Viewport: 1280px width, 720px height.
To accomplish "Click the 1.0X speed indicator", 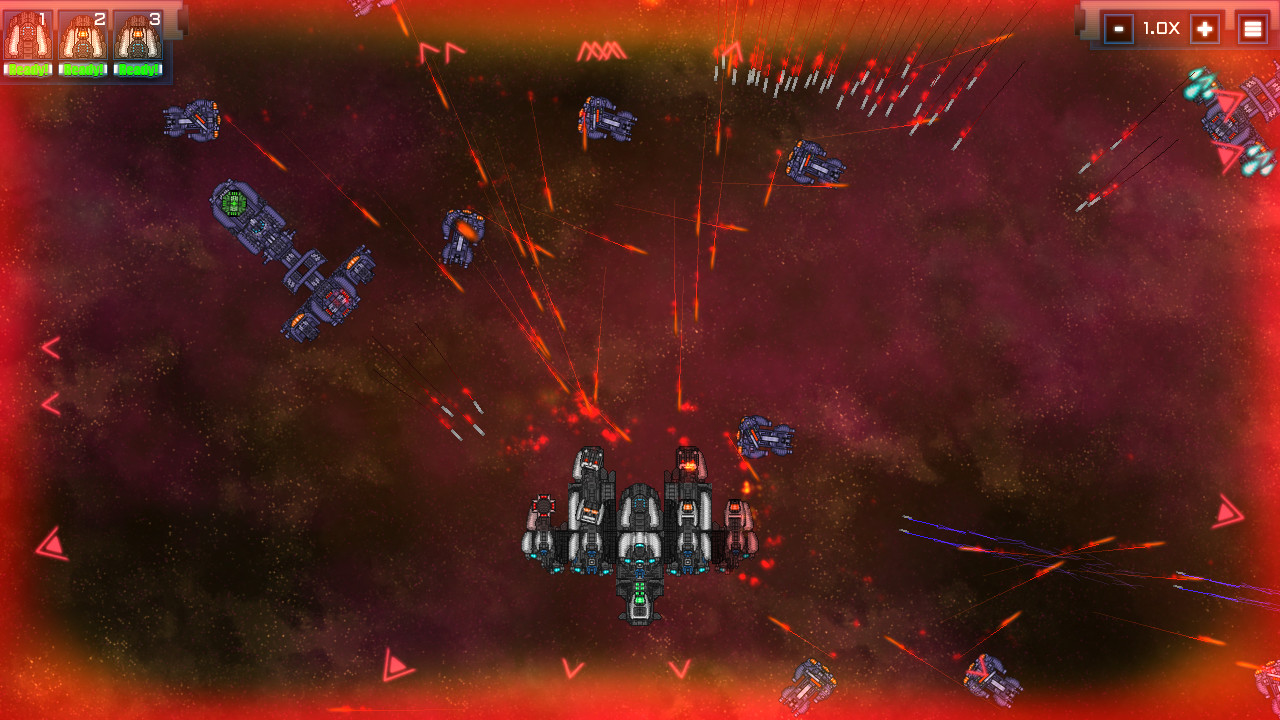I will (x=1160, y=28).
